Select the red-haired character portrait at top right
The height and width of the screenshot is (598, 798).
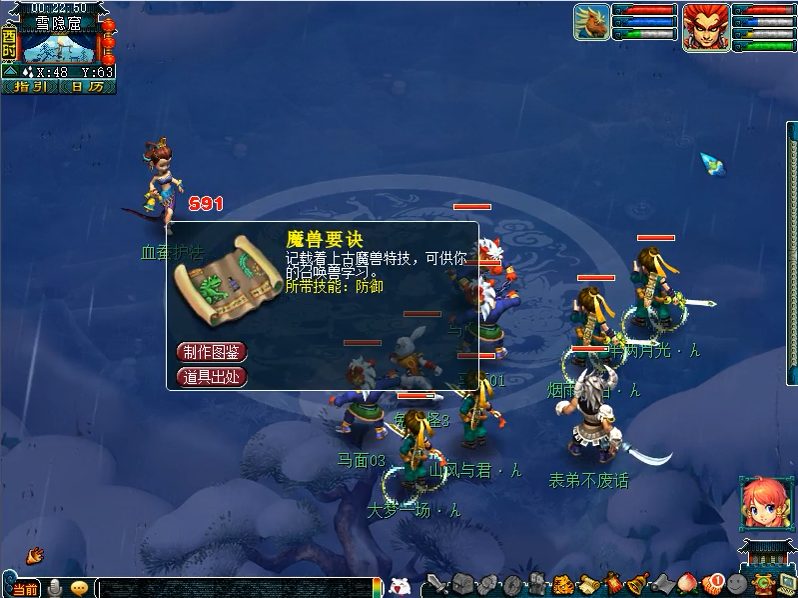(x=706, y=27)
